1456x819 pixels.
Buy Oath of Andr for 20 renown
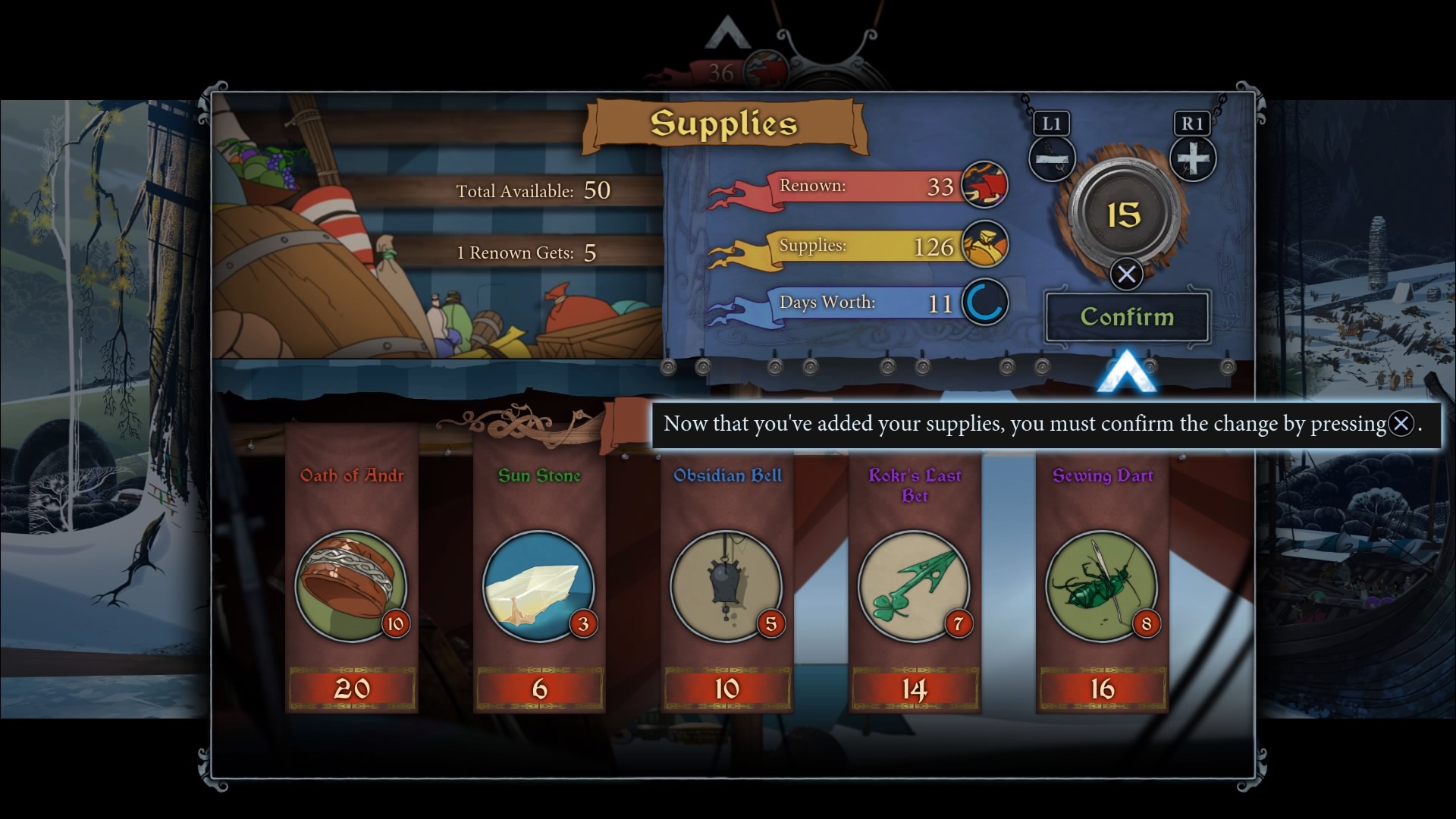[x=352, y=689]
